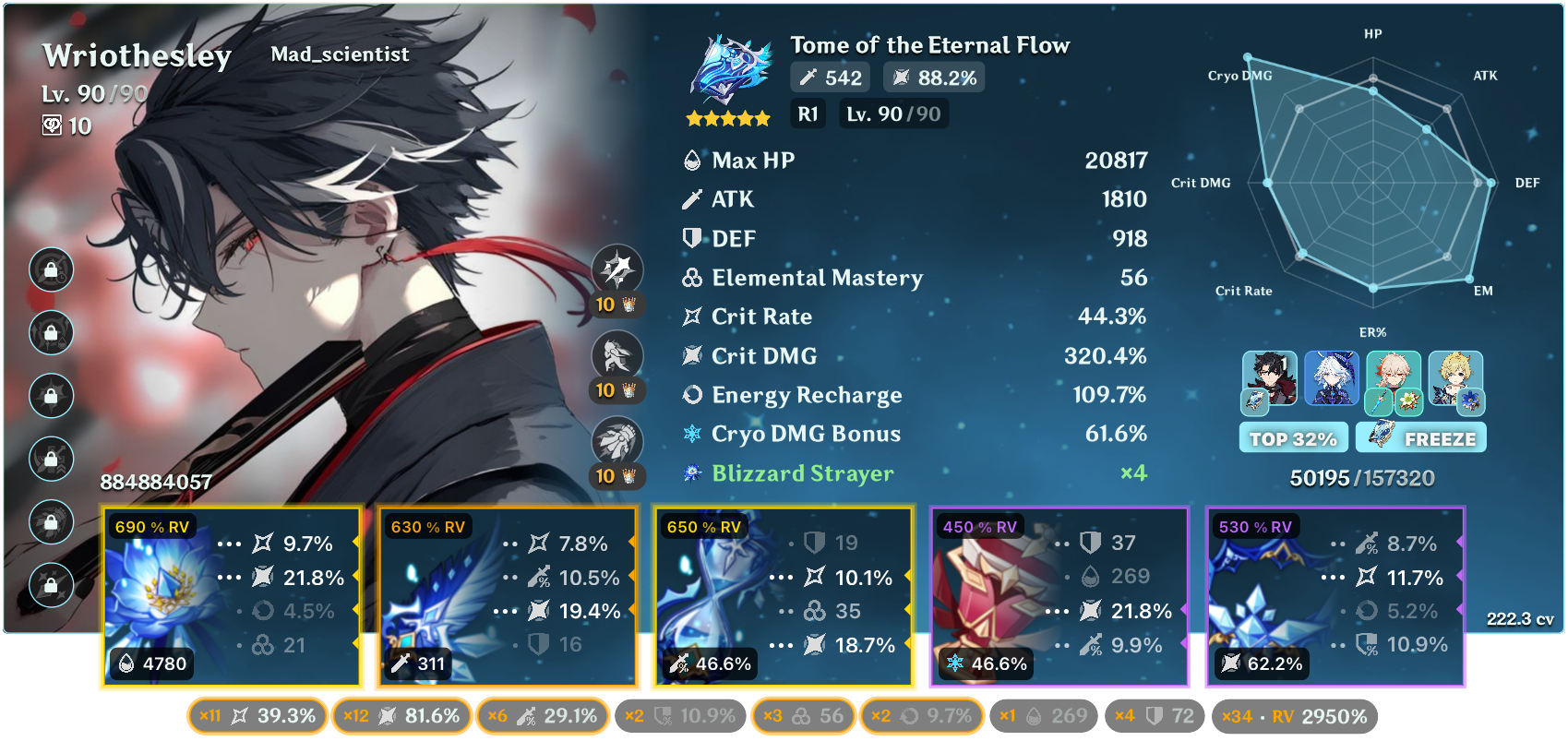Toggle the third padlock in the left column
The image size is (1568, 741).
click(x=52, y=396)
